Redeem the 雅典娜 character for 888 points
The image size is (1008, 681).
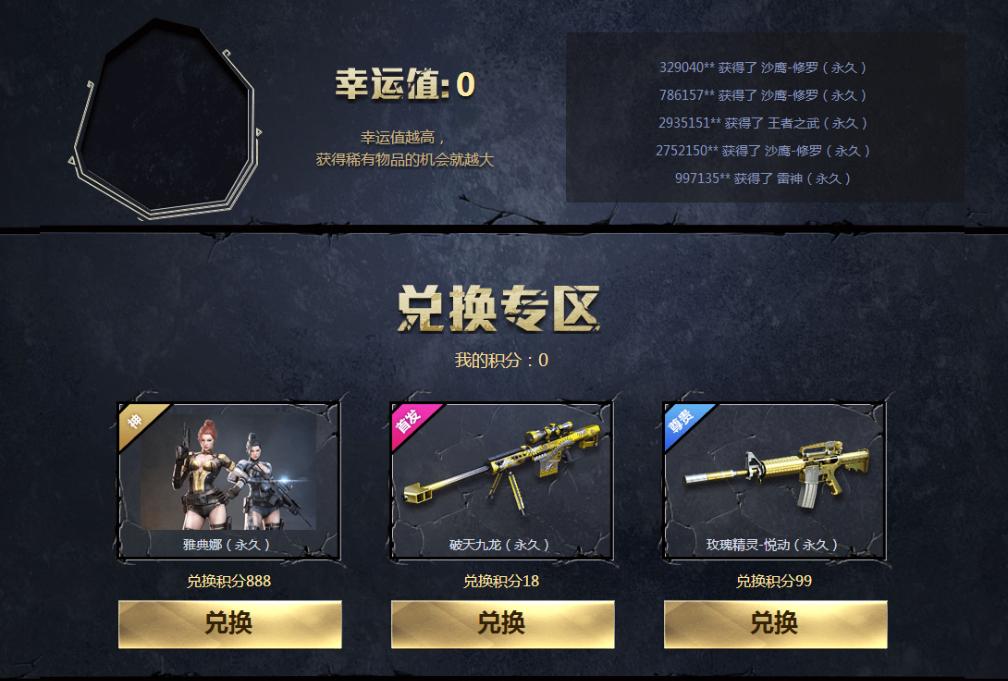click(229, 624)
